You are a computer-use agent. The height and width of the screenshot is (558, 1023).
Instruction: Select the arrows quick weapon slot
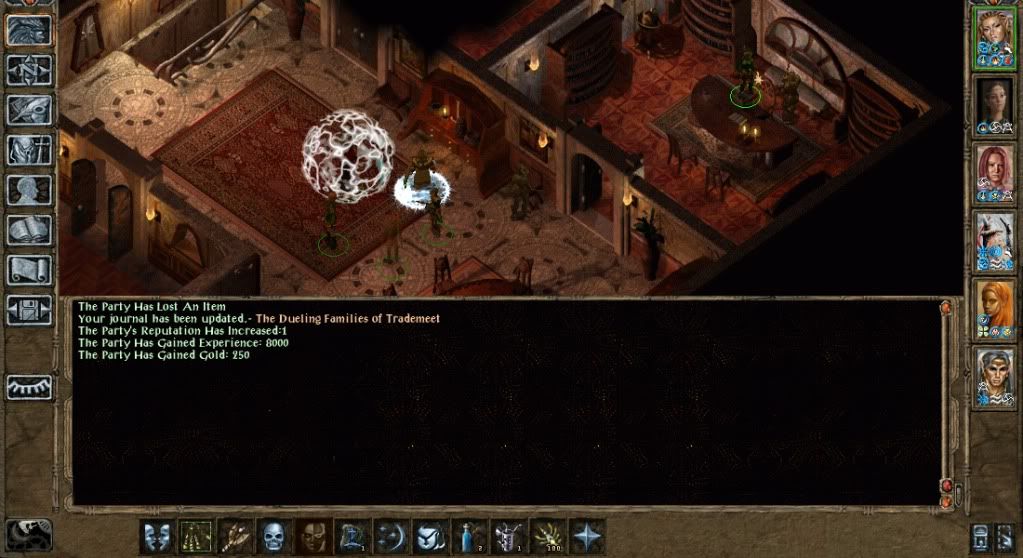tap(235, 536)
